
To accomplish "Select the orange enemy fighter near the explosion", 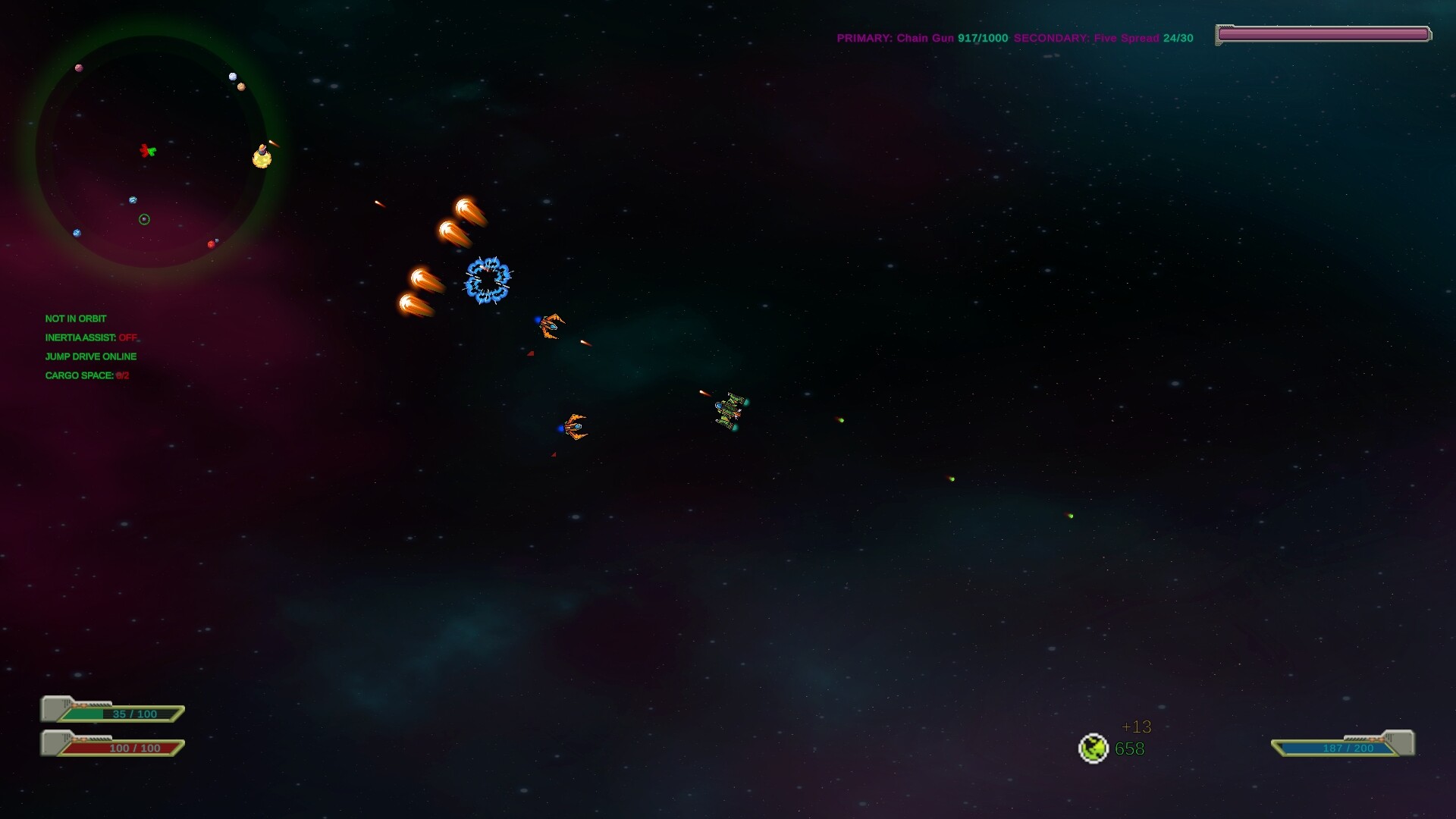I will click(551, 326).
